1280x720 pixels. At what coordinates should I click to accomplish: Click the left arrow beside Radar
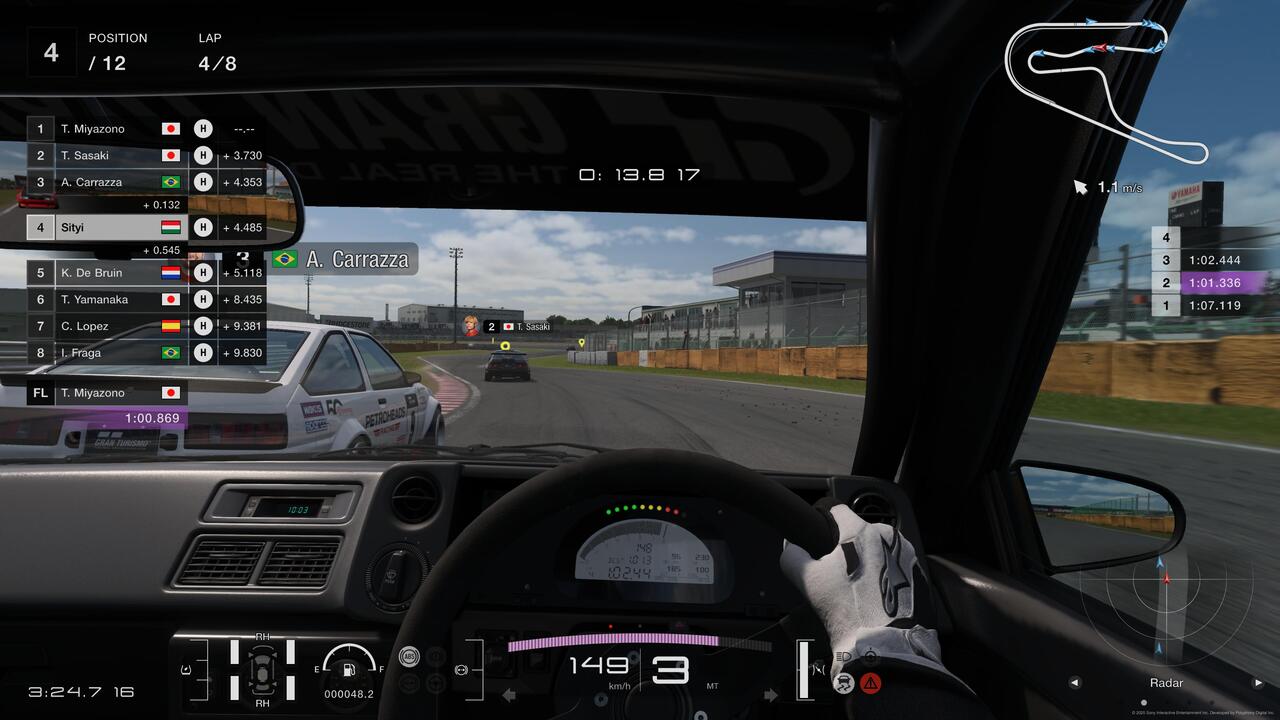tap(1075, 683)
